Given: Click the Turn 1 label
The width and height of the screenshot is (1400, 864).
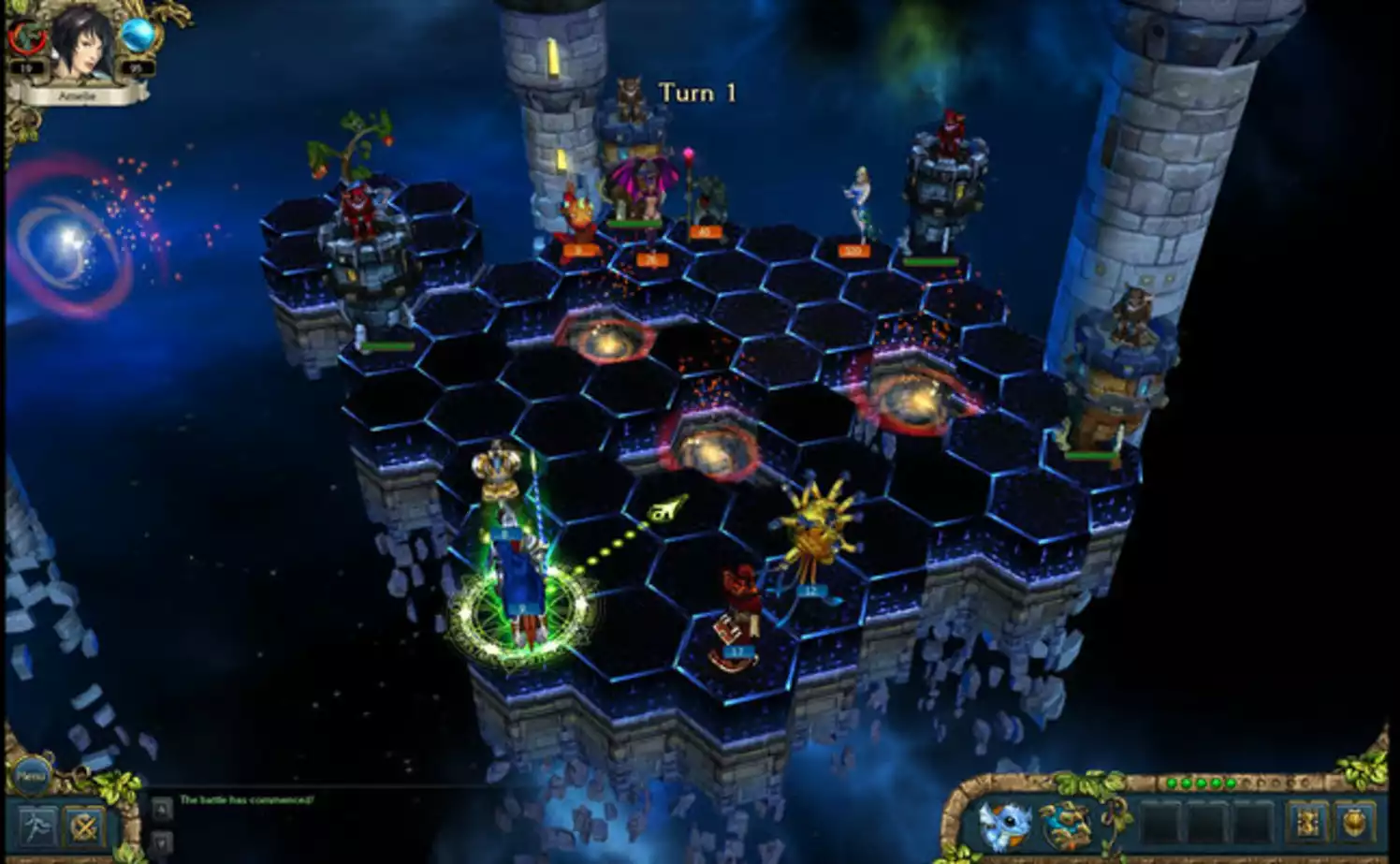Looking at the screenshot, I should click(694, 93).
